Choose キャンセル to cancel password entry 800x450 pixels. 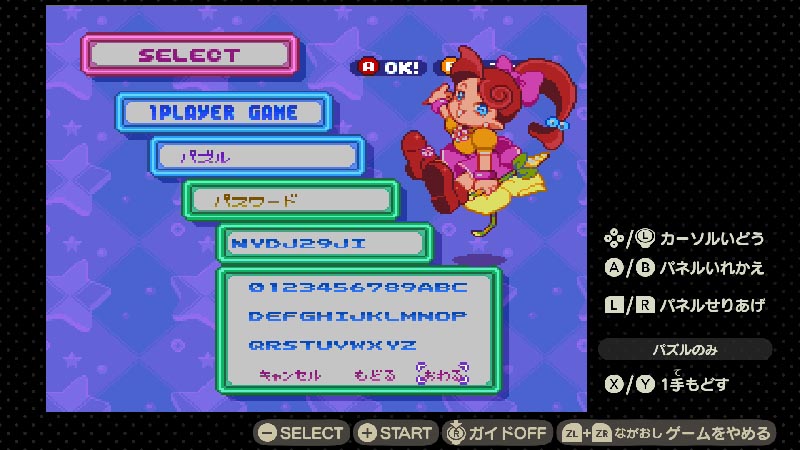[290, 375]
